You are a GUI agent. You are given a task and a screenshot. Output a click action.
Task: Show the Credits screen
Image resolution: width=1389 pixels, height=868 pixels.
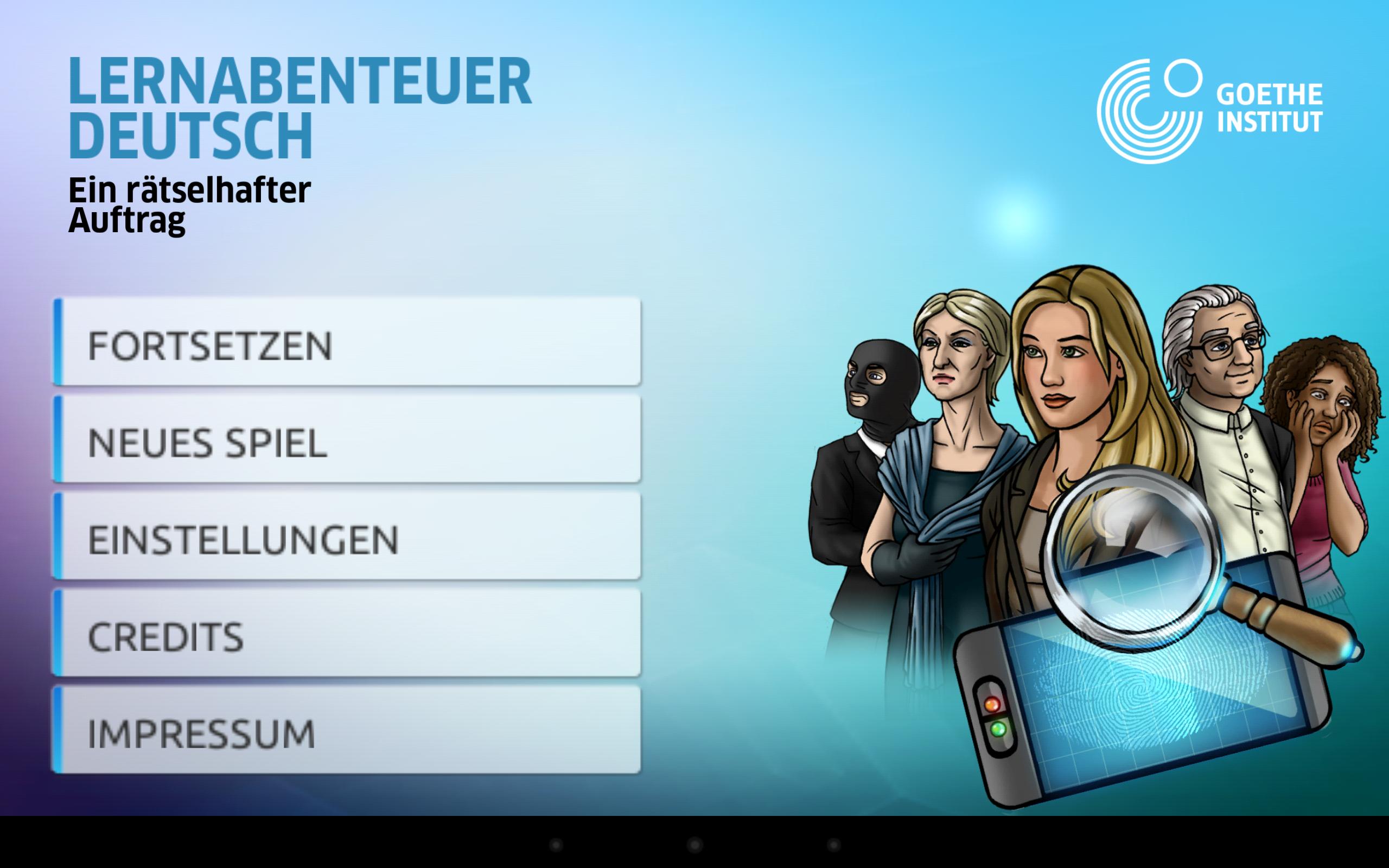point(347,634)
